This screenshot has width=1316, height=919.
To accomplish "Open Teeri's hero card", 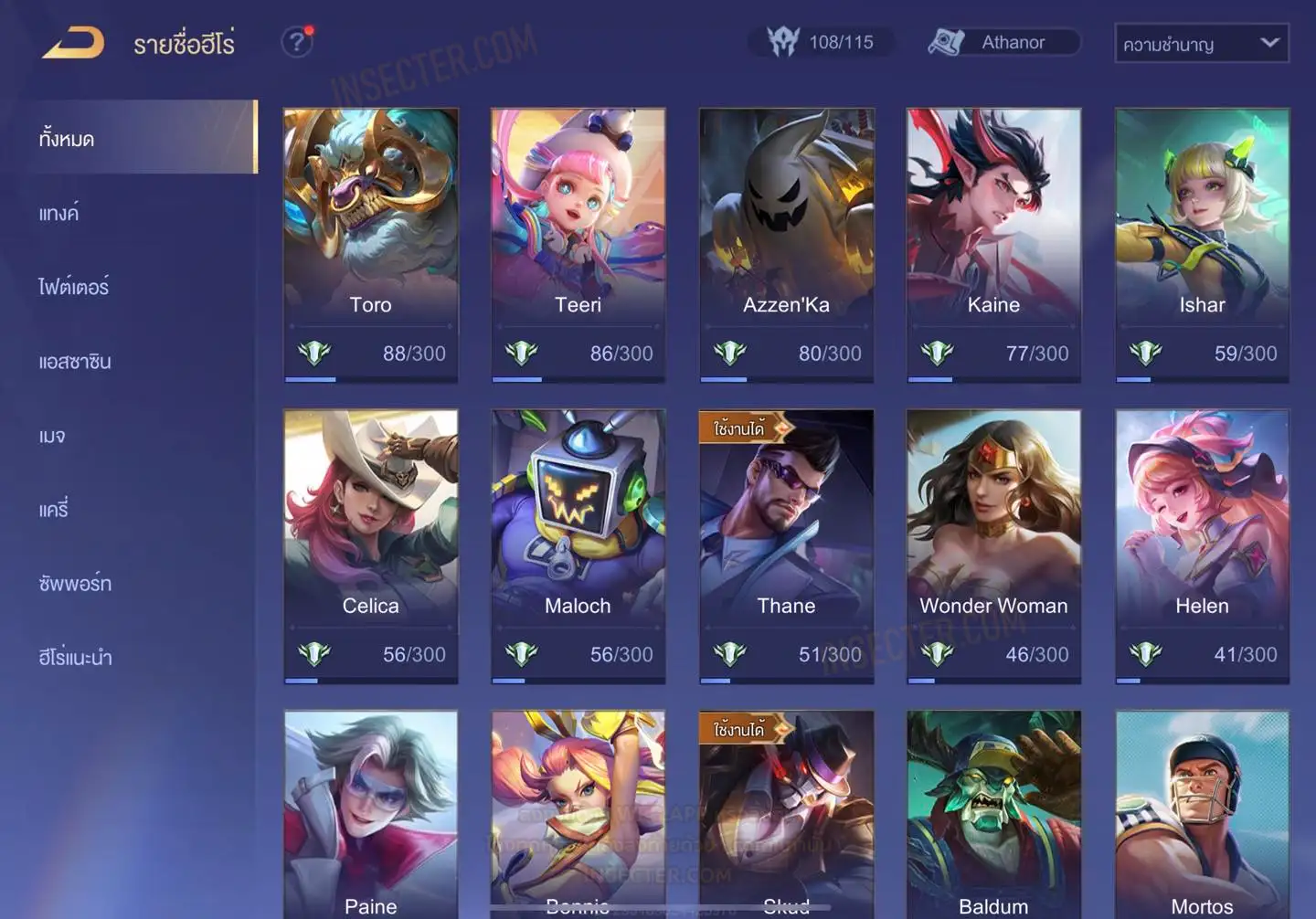I will coord(578,244).
